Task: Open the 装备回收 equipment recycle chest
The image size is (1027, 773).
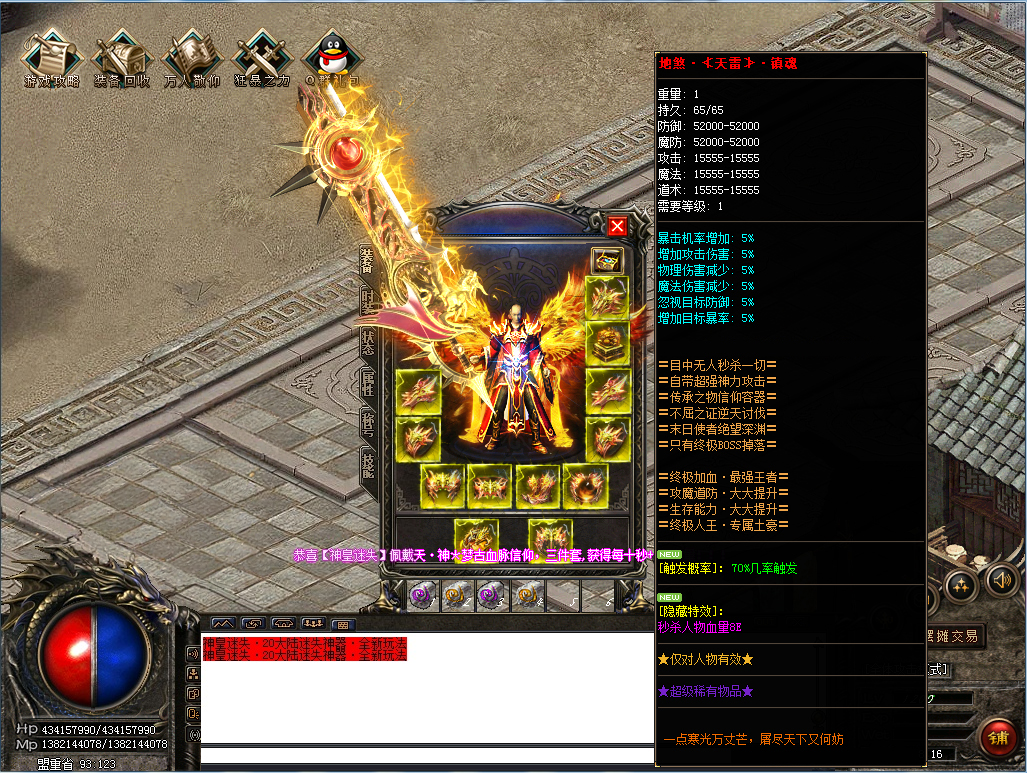Action: 121,60
